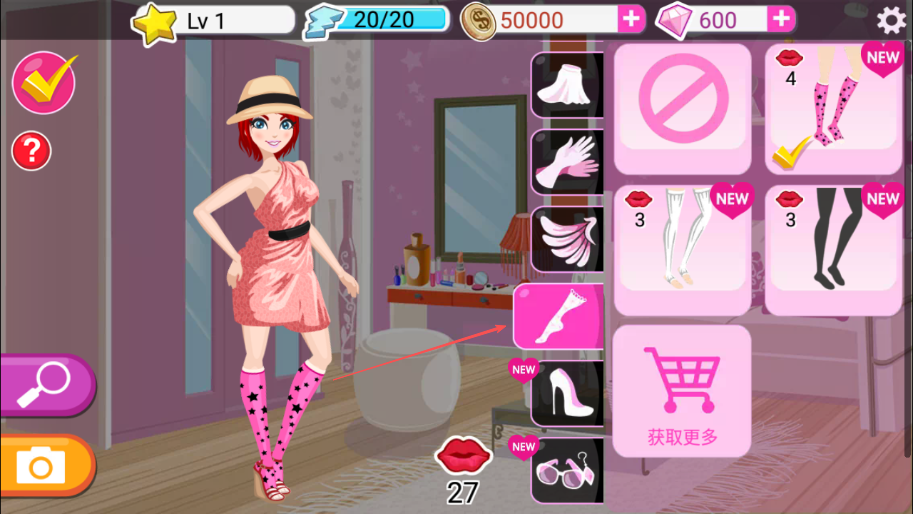Select the pink star-patterned knee socks
Viewport: 913px width, 514px height.
pyautogui.click(x=833, y=109)
